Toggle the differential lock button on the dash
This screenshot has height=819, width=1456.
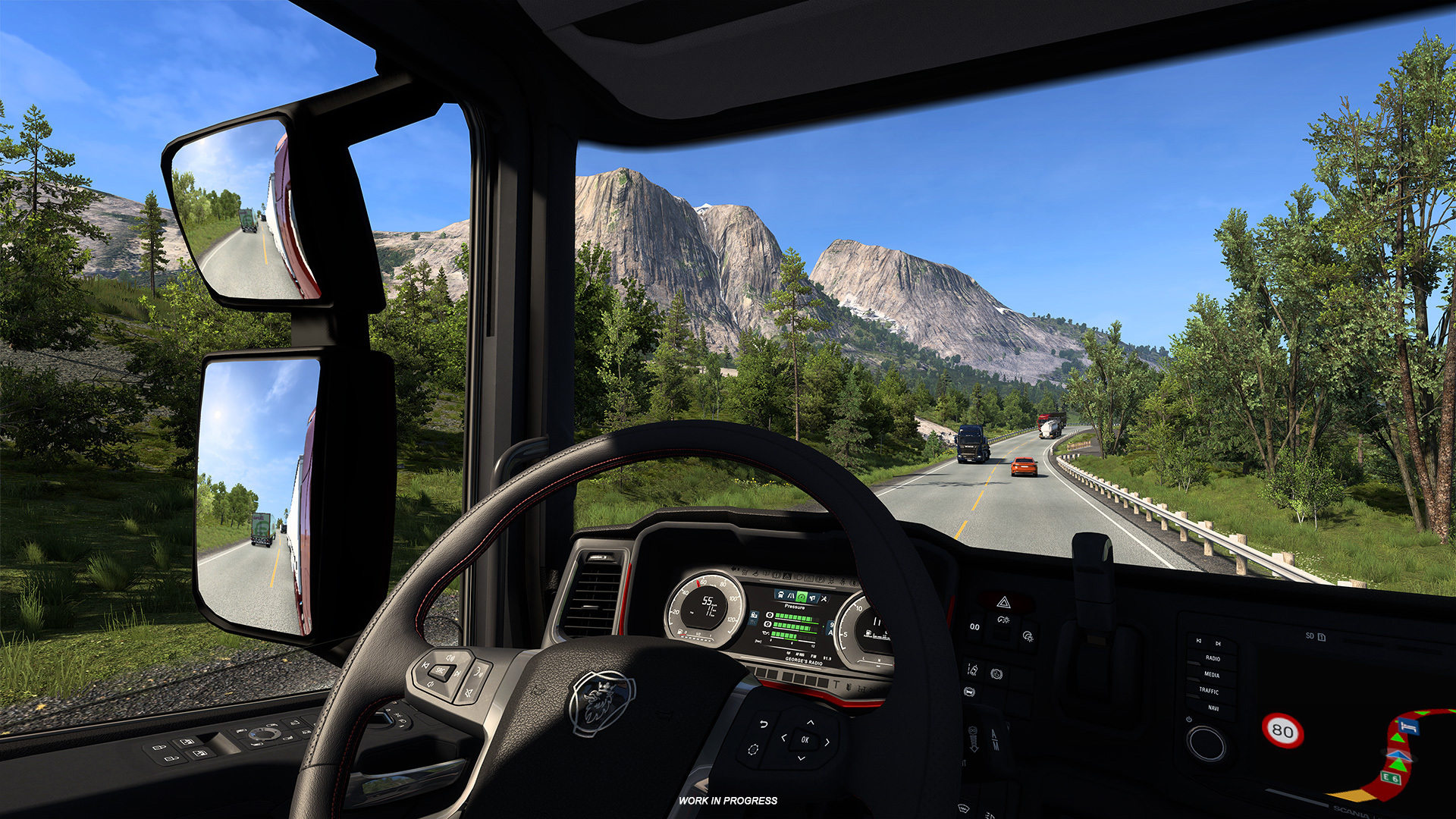(970, 692)
